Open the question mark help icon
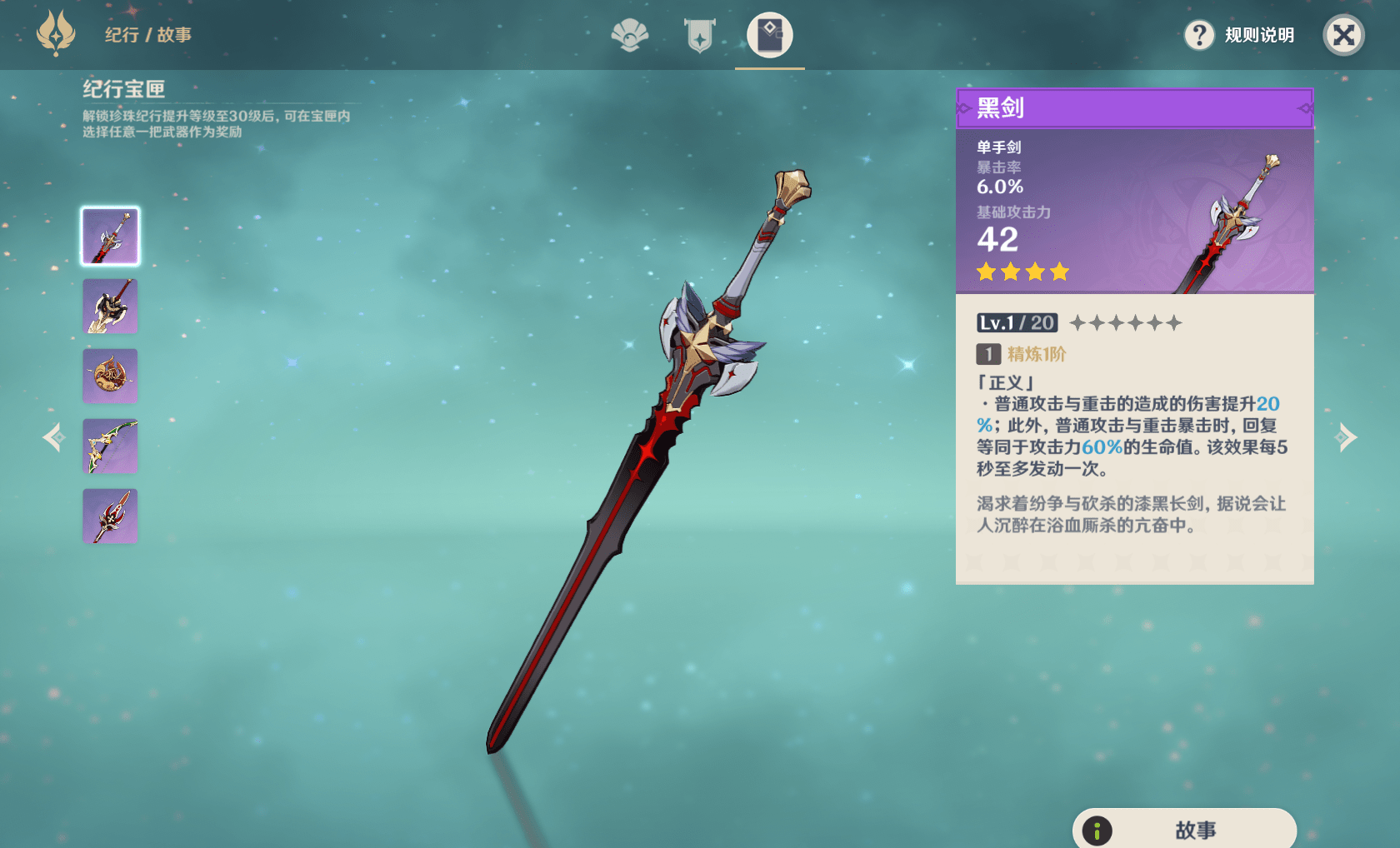Image resolution: width=1400 pixels, height=848 pixels. pos(1199,36)
